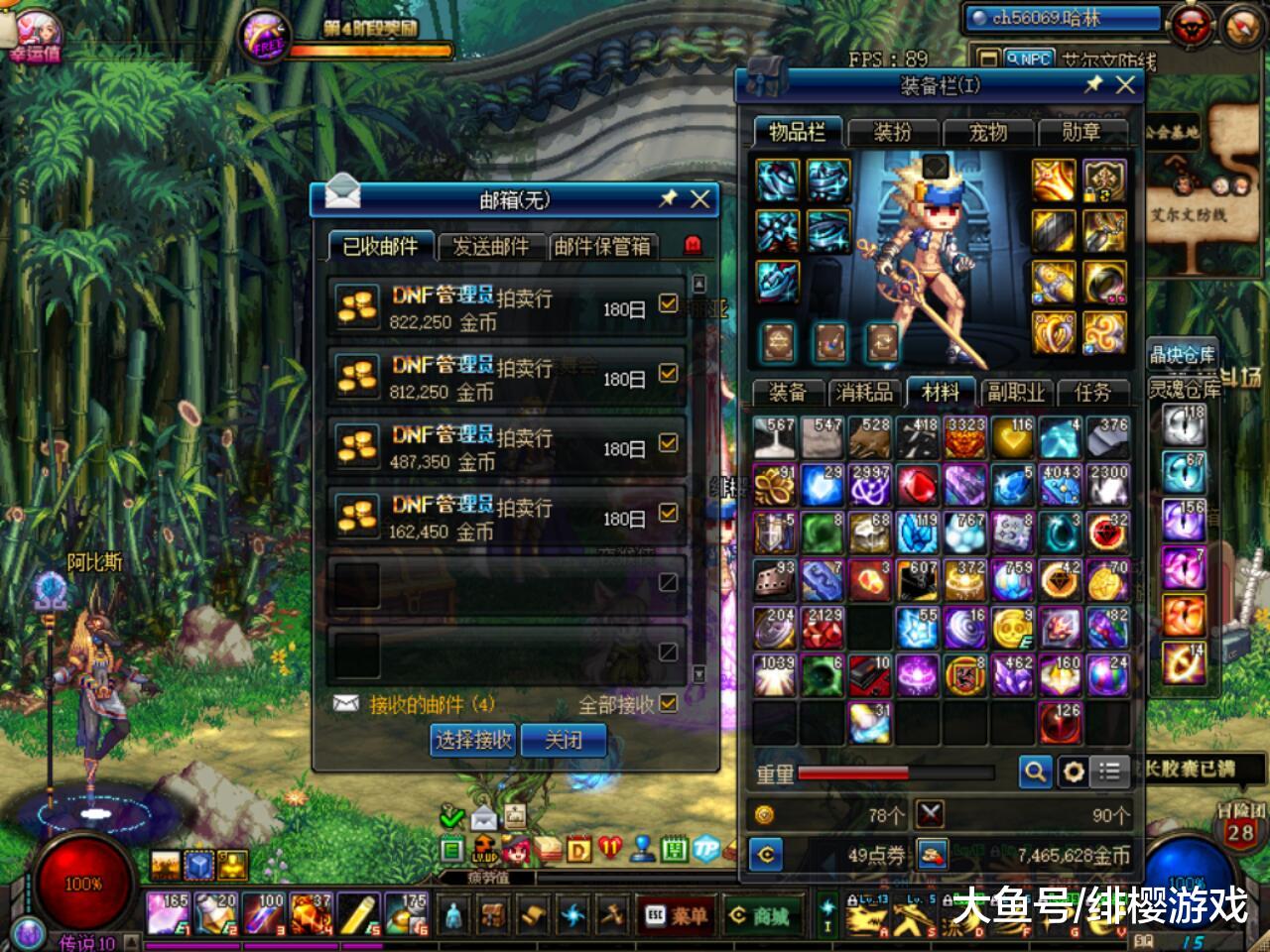Viewport: 1270px width, 952px height.
Task: Open the 宠物 tab
Action: tap(987, 132)
